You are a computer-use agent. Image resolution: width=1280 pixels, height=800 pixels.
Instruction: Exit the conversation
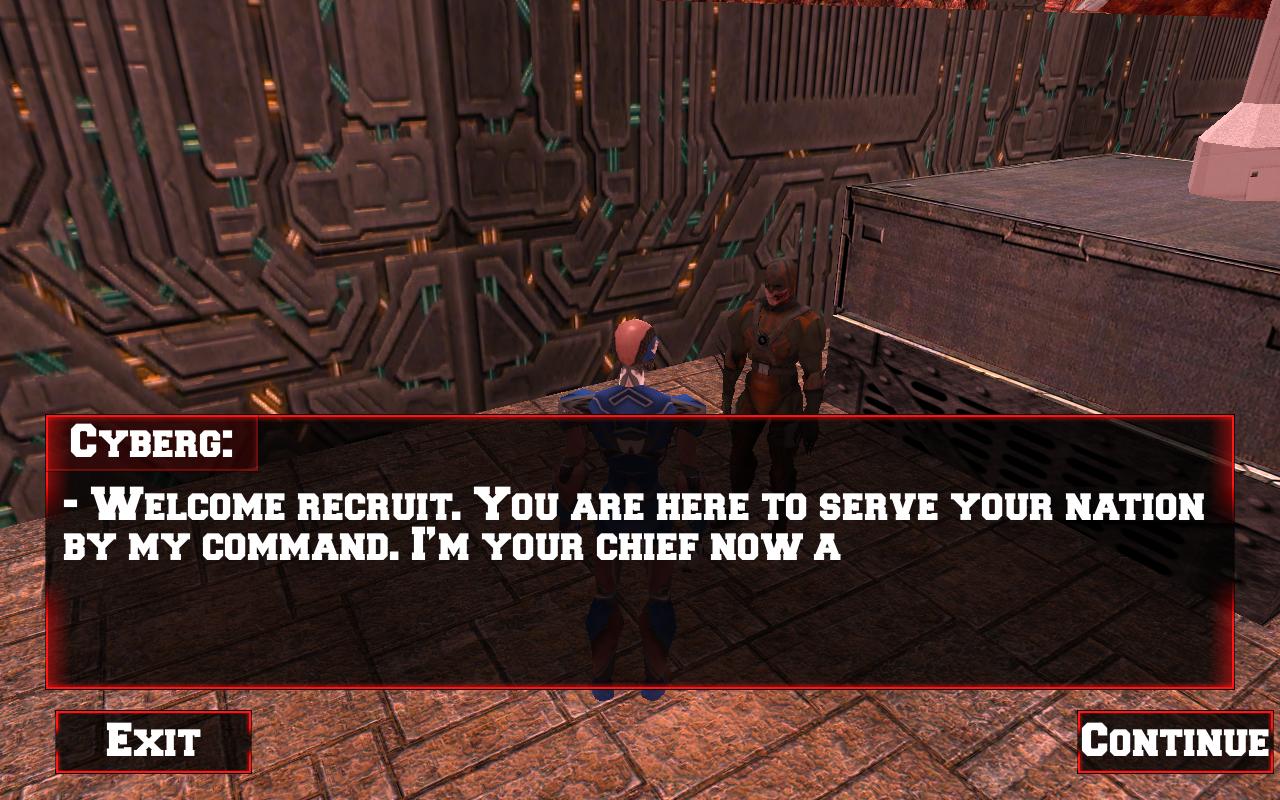(x=153, y=741)
